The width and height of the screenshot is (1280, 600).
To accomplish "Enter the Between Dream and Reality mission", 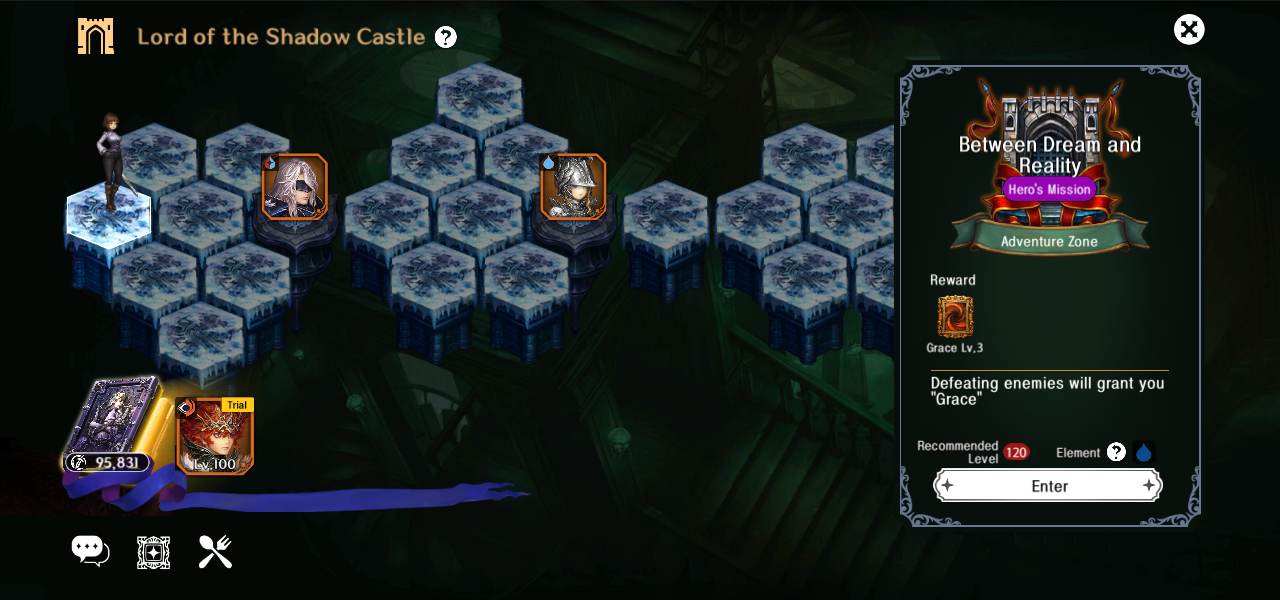I will [1048, 486].
